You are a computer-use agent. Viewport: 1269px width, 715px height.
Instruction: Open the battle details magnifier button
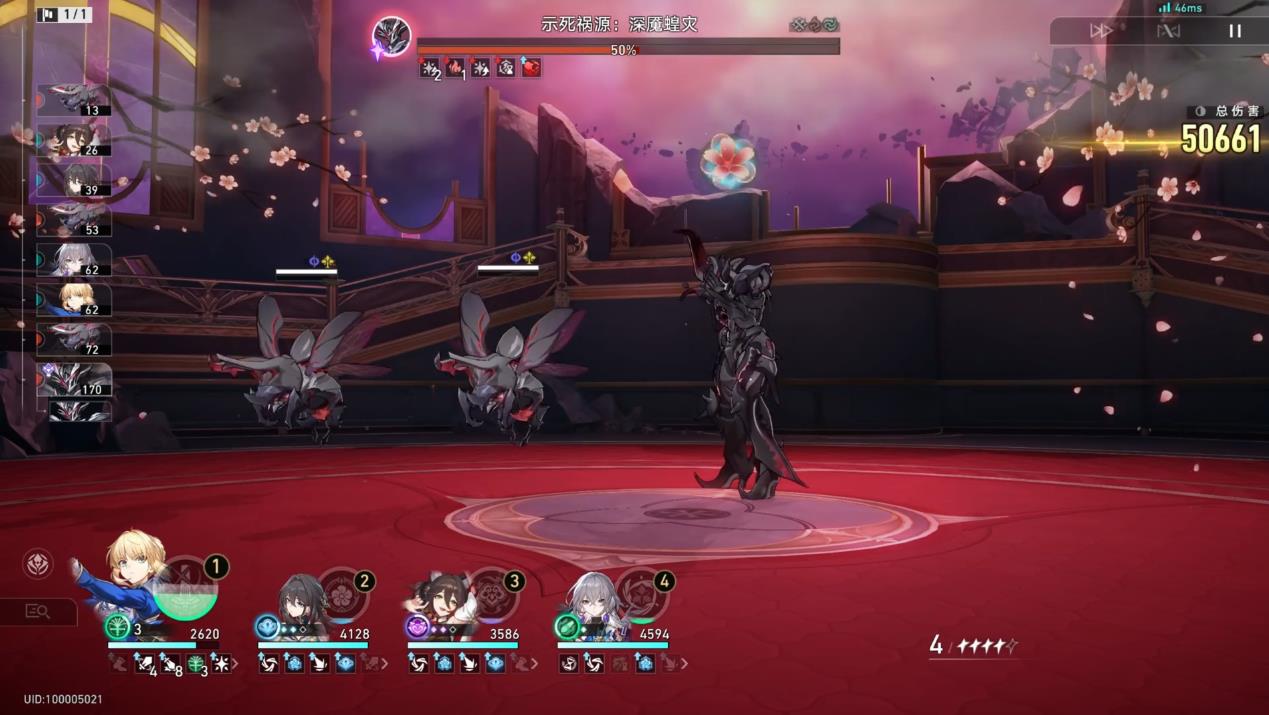click(38, 611)
